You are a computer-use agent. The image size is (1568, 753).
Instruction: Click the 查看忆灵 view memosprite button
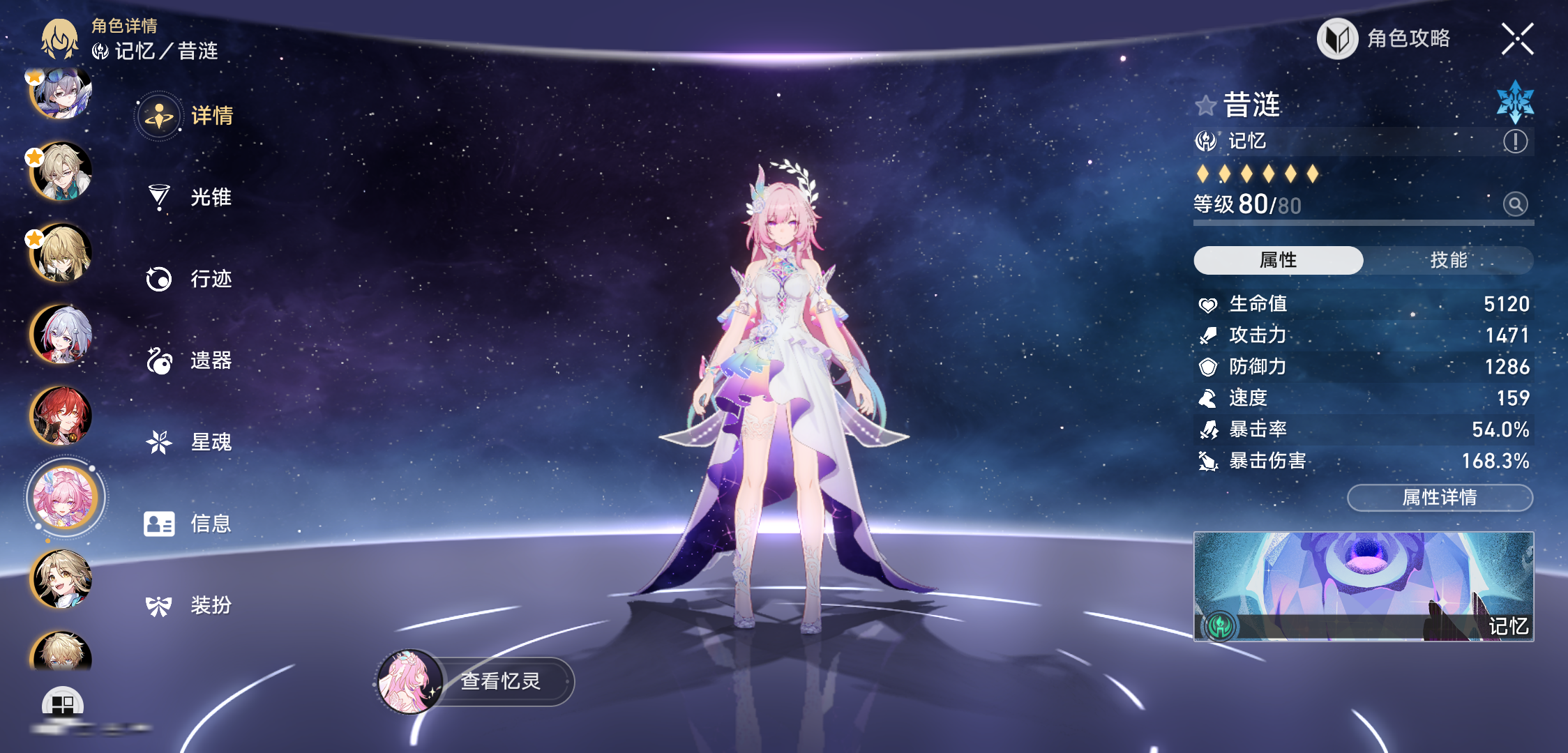tap(476, 681)
